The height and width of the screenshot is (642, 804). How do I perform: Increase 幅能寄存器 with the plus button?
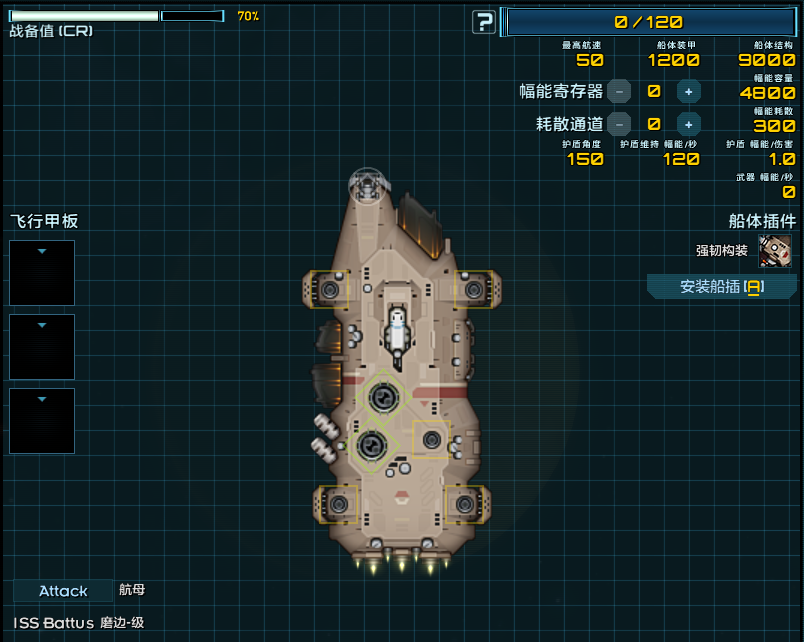688,91
